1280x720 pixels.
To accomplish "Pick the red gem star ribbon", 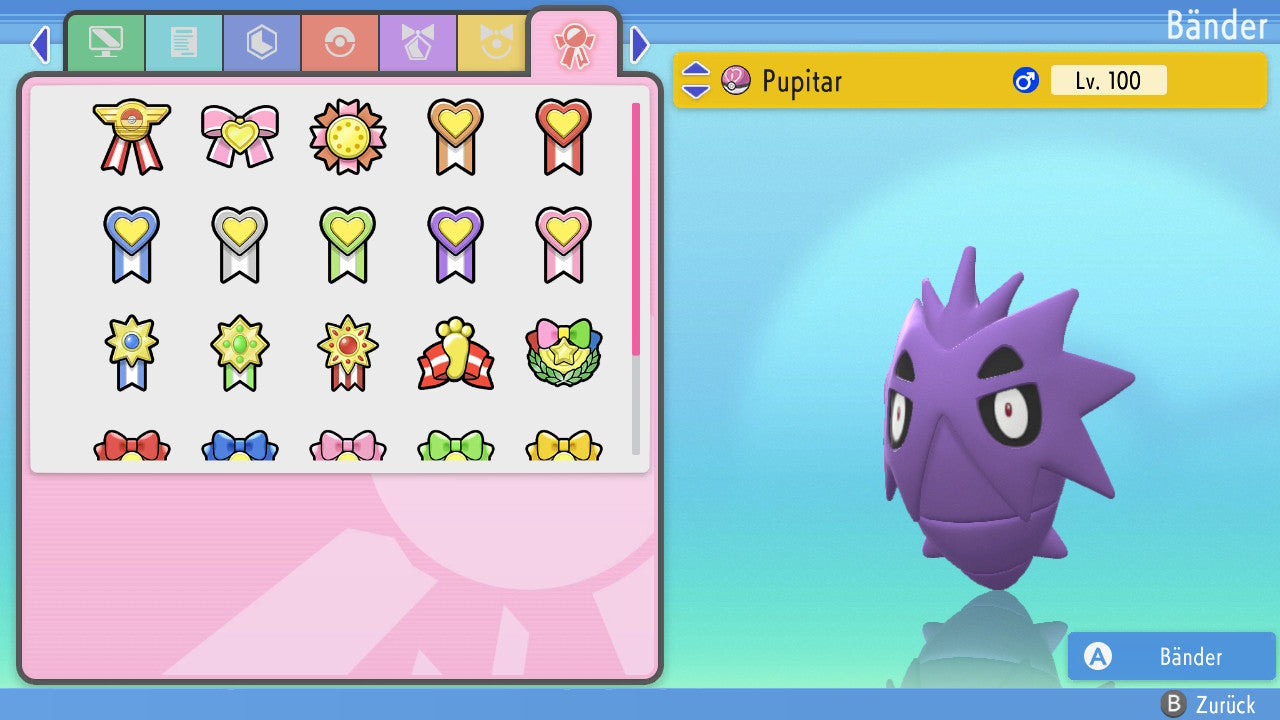I will (x=348, y=354).
